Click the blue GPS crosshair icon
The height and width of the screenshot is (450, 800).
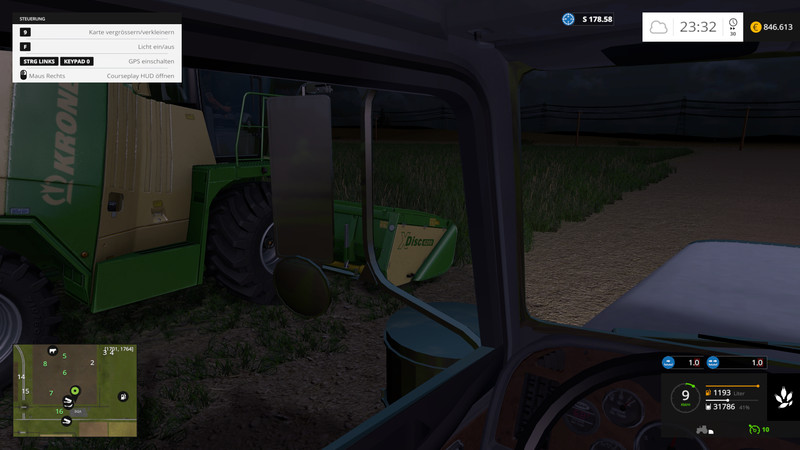pos(568,19)
